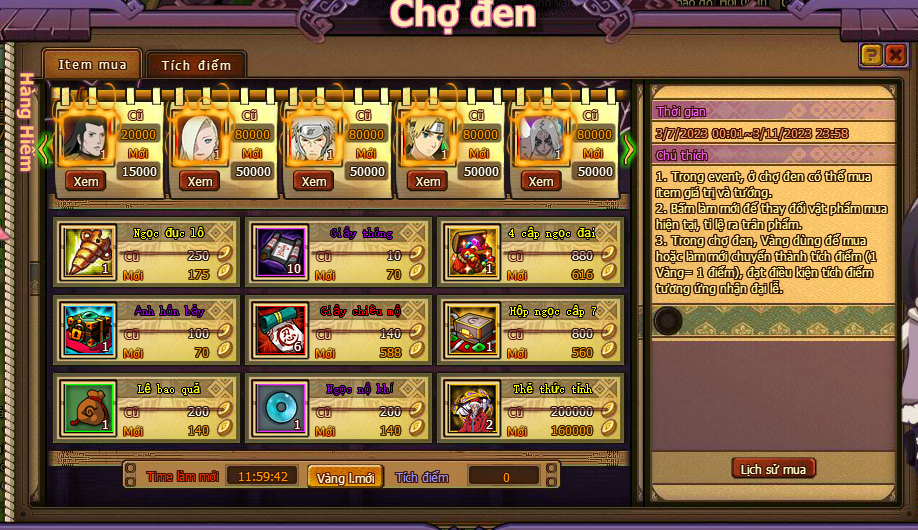Image resolution: width=918 pixels, height=530 pixels.
Task: Switch to the Tích điểm tab
Action: [196, 65]
